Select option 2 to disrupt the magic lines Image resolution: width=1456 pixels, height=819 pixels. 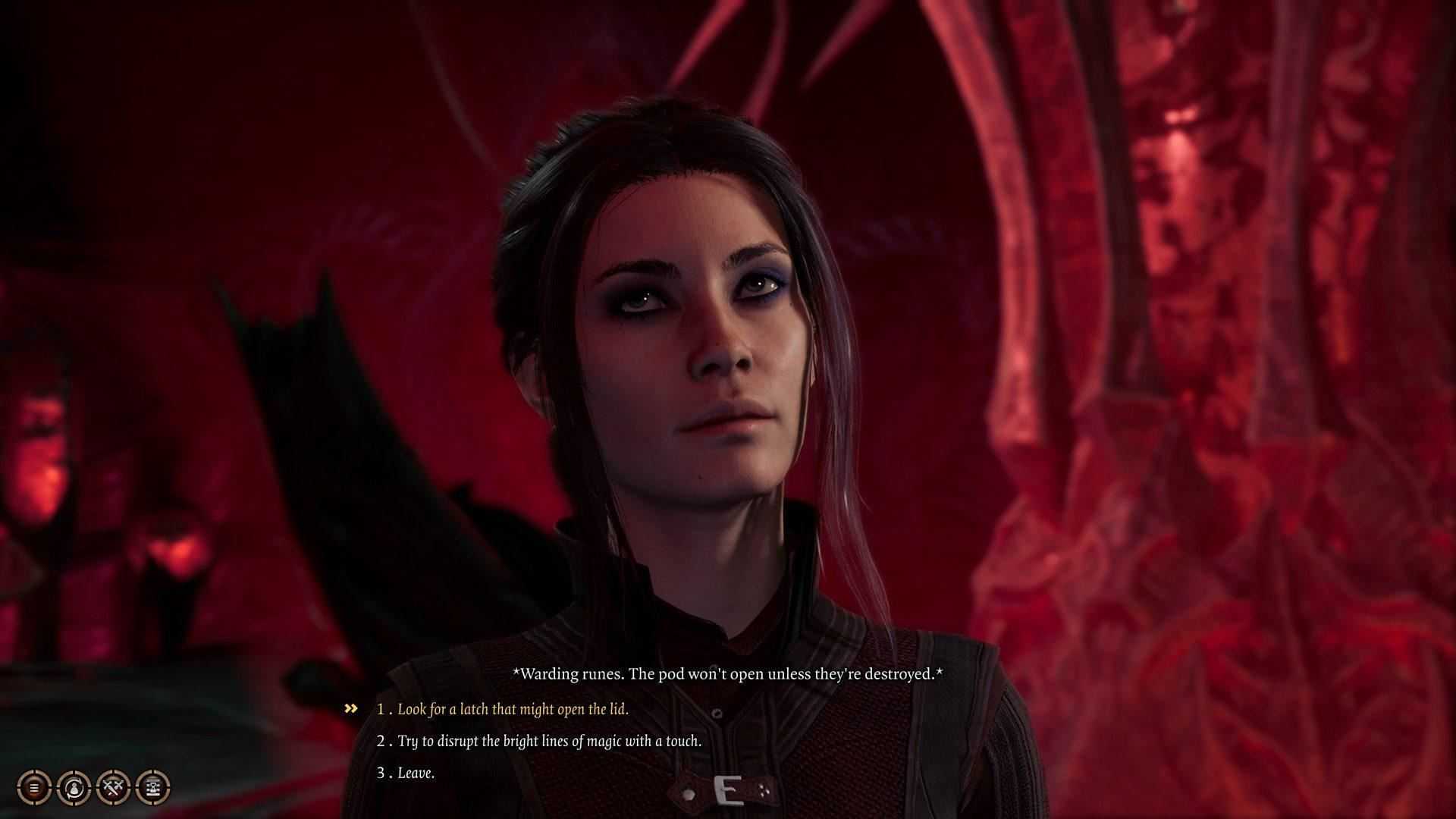[x=540, y=743]
